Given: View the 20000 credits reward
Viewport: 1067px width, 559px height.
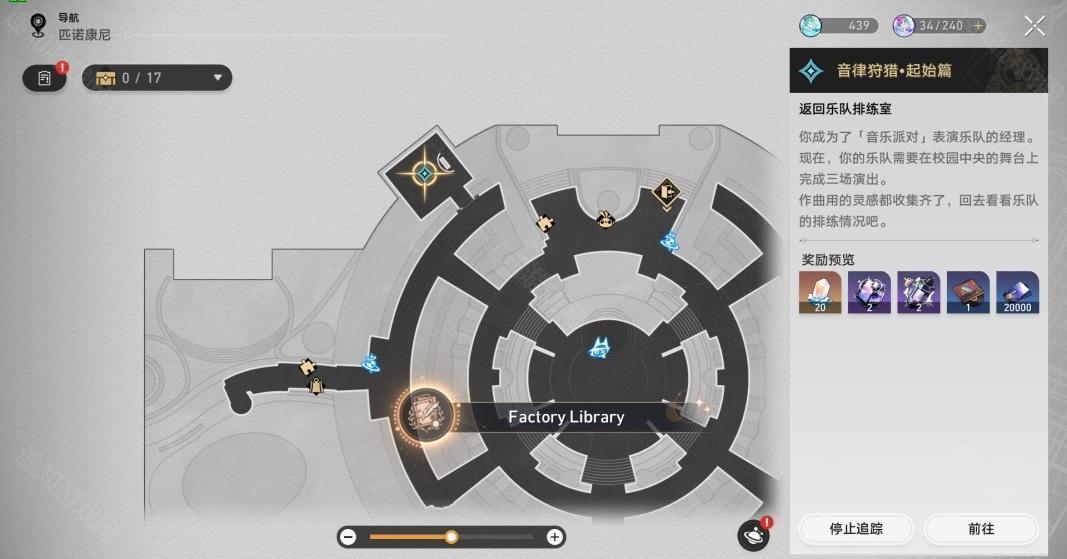Looking at the screenshot, I should point(1017,292).
